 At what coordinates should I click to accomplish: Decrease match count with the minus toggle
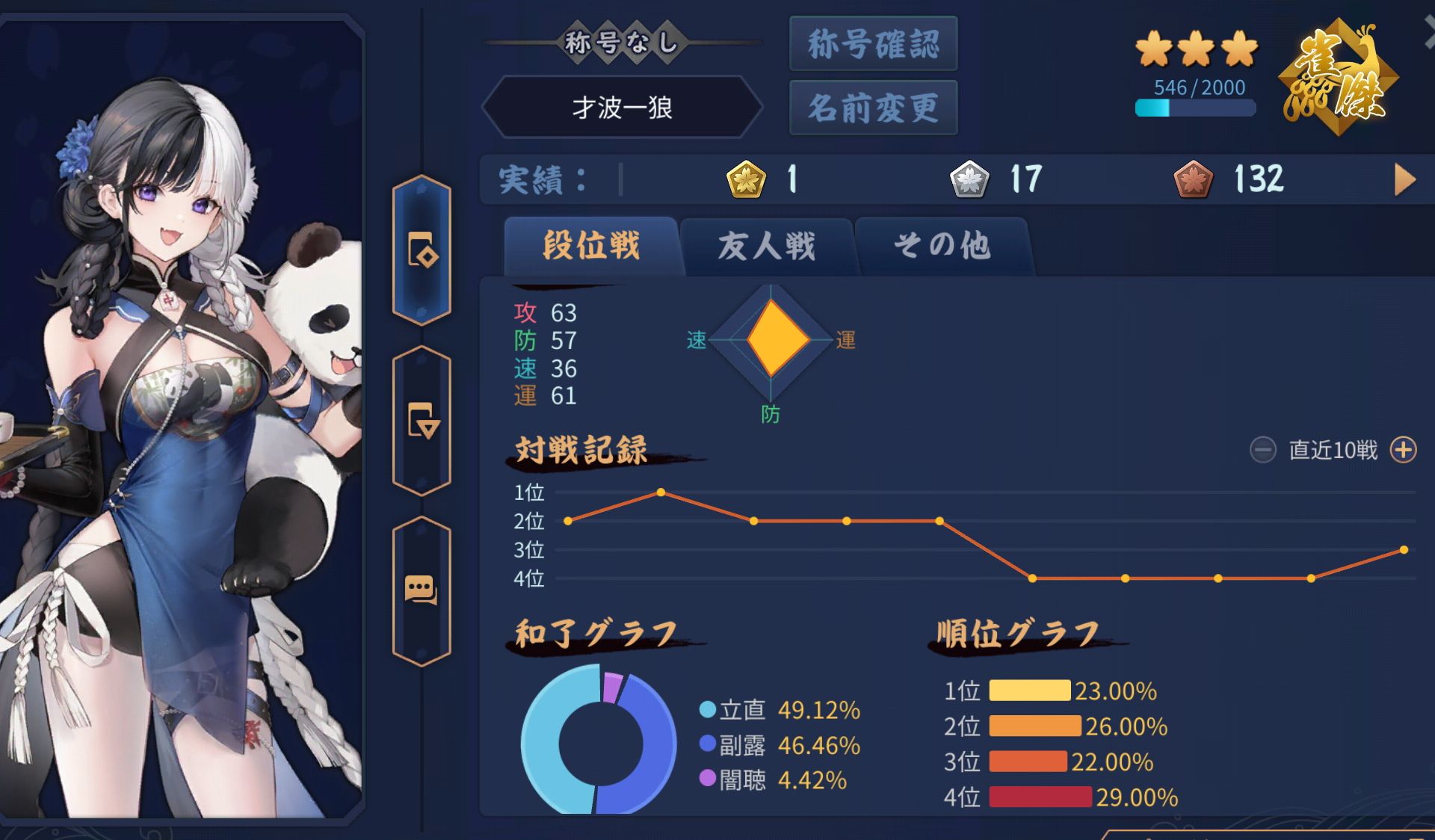(1265, 451)
